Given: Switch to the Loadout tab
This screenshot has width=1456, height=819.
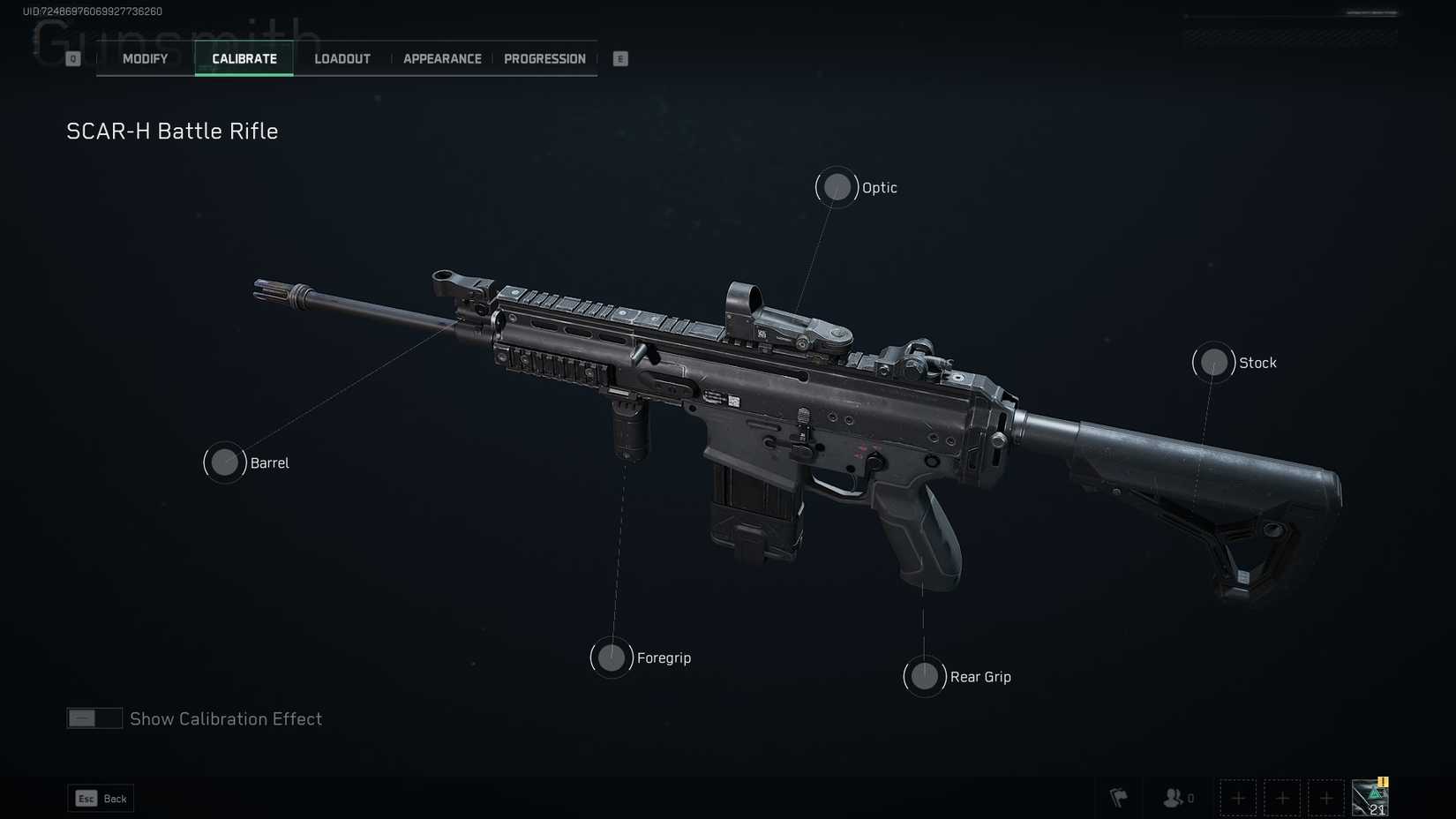Looking at the screenshot, I should coord(341,58).
